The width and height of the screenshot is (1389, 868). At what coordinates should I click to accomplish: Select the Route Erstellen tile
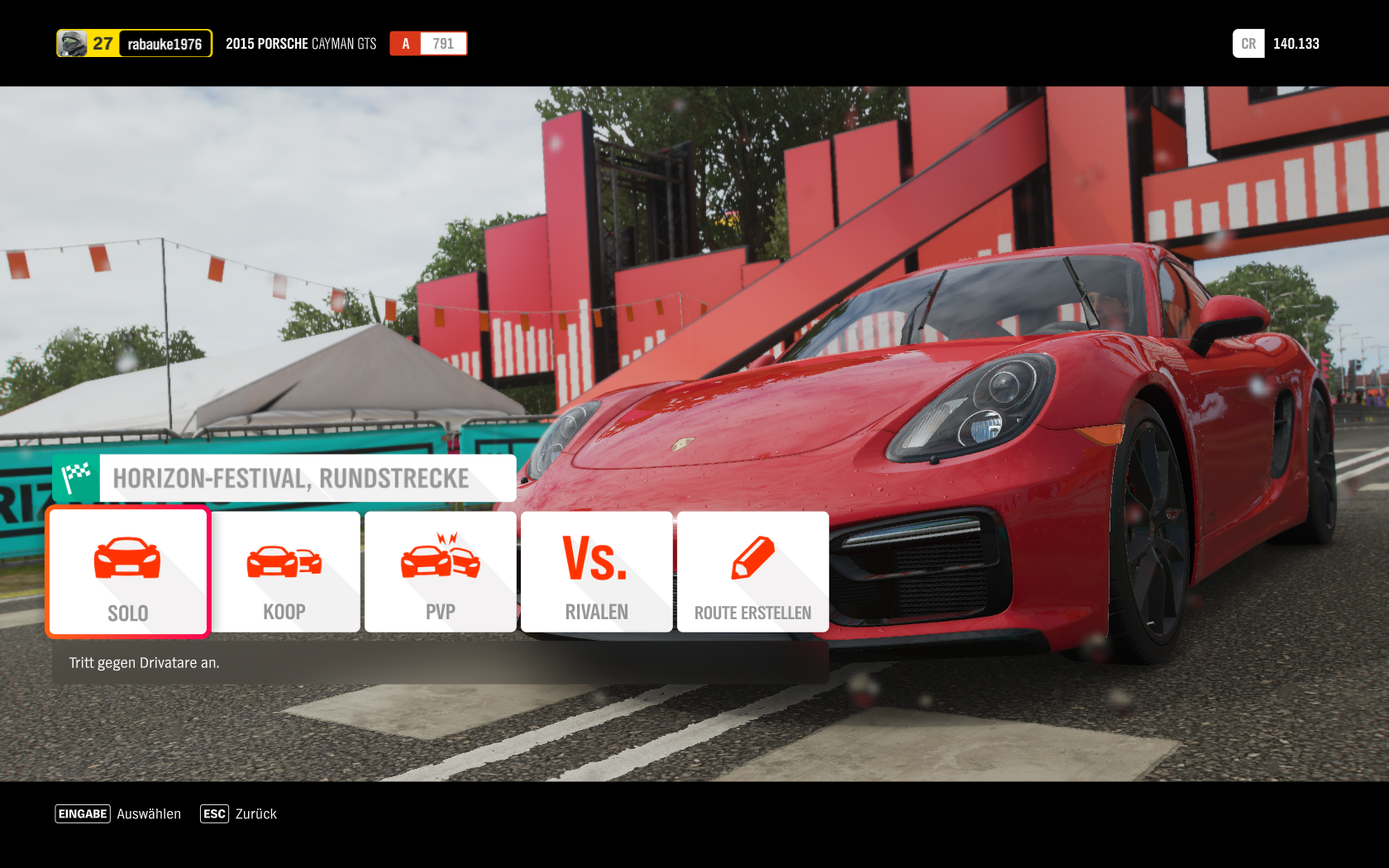(752, 572)
